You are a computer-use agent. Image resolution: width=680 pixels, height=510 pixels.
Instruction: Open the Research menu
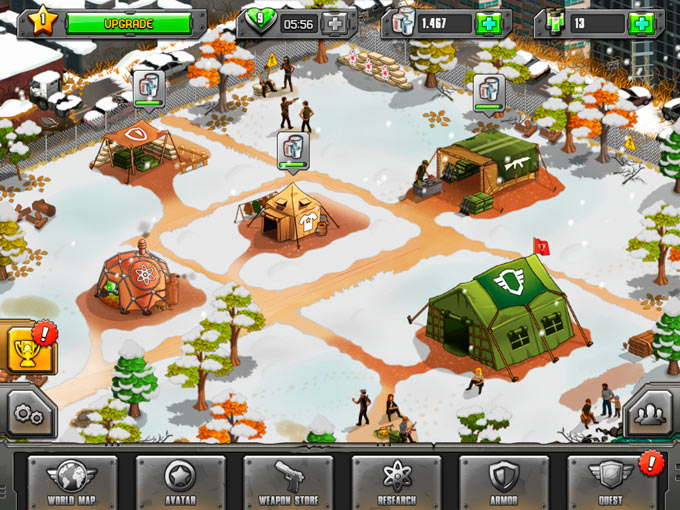pos(396,482)
